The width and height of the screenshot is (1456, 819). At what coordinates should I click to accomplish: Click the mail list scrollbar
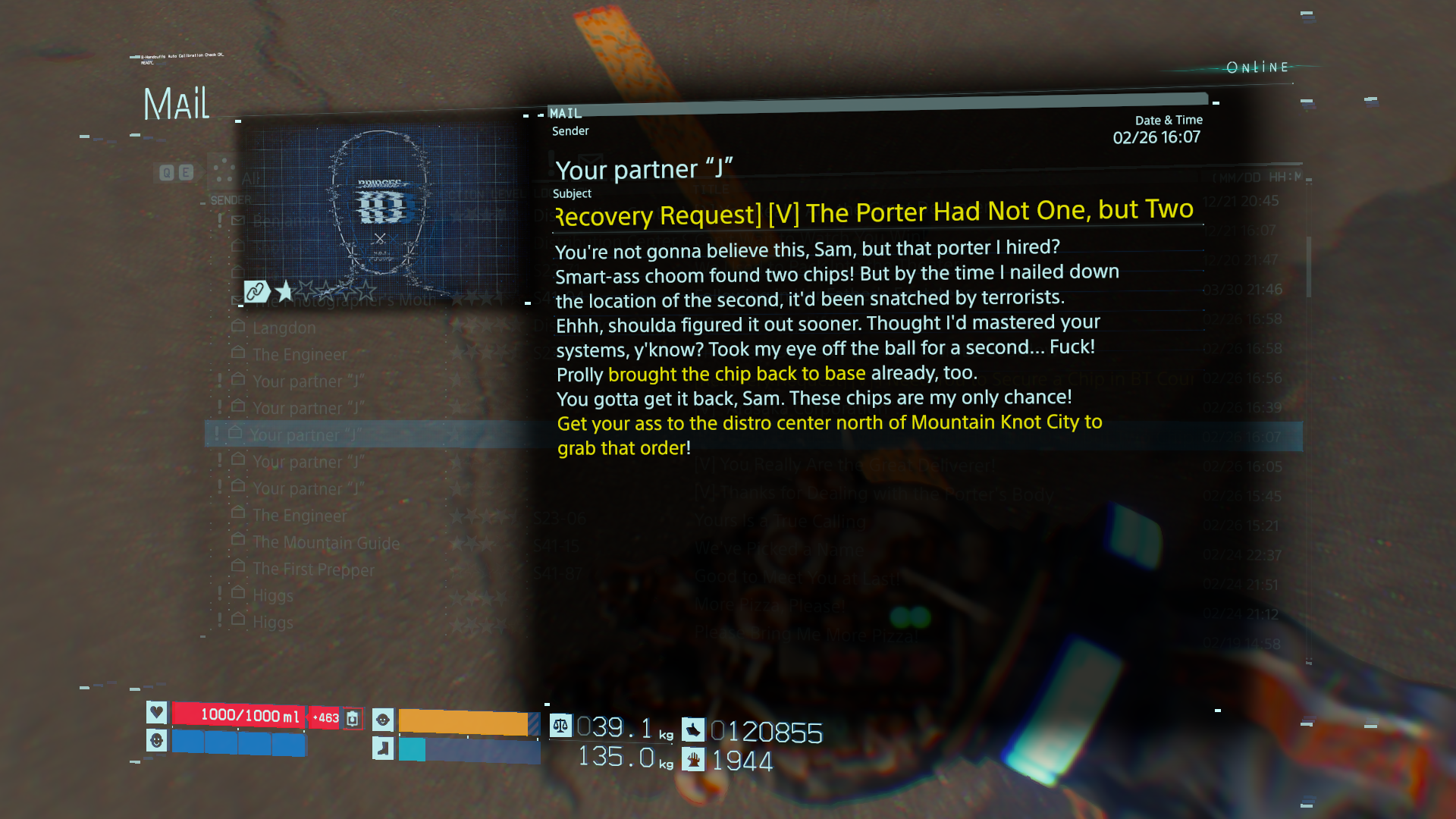(1308, 267)
